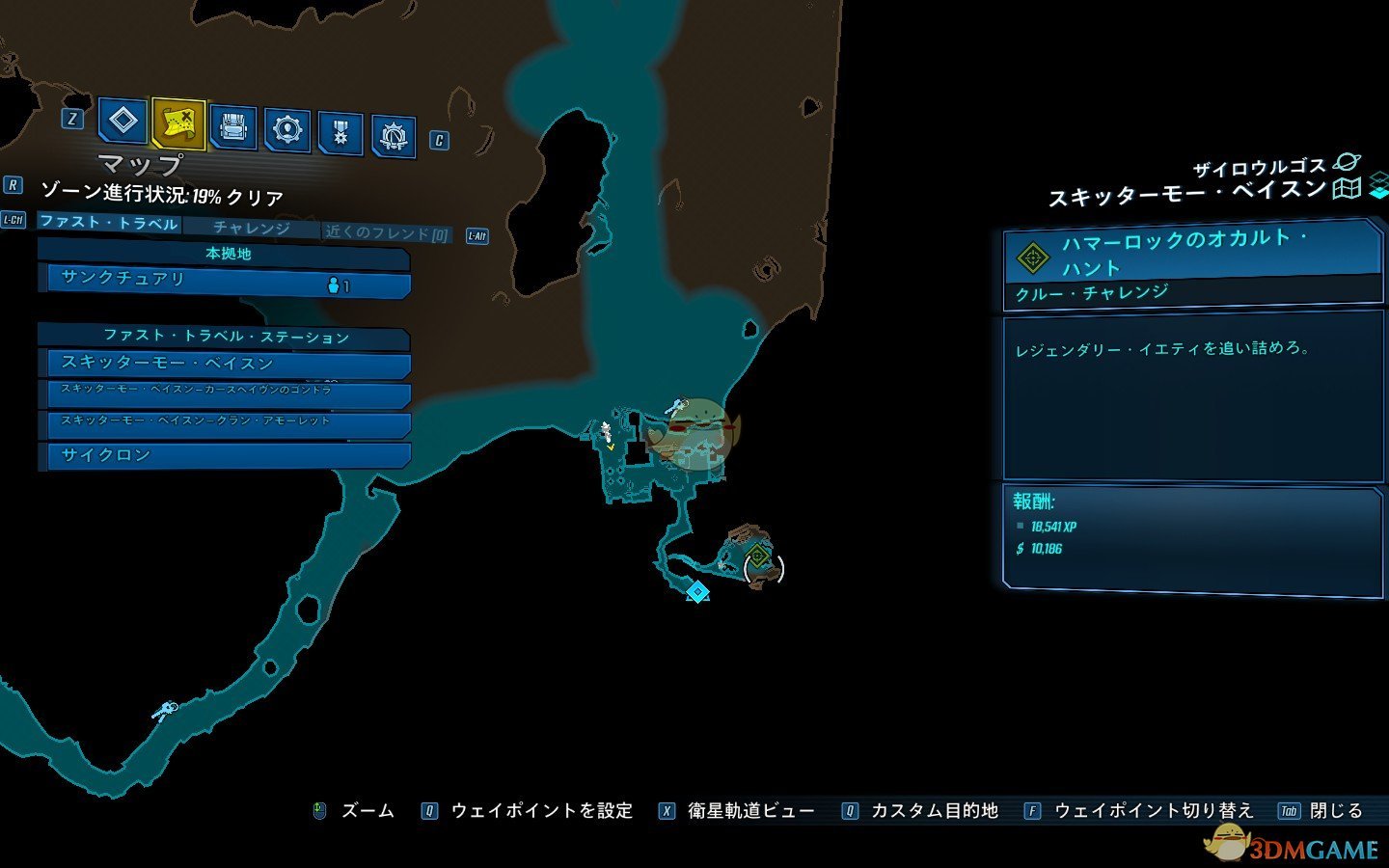Choose the first スキッターモー・ベイスン station entry
This screenshot has width=1389, height=868.
point(224,364)
